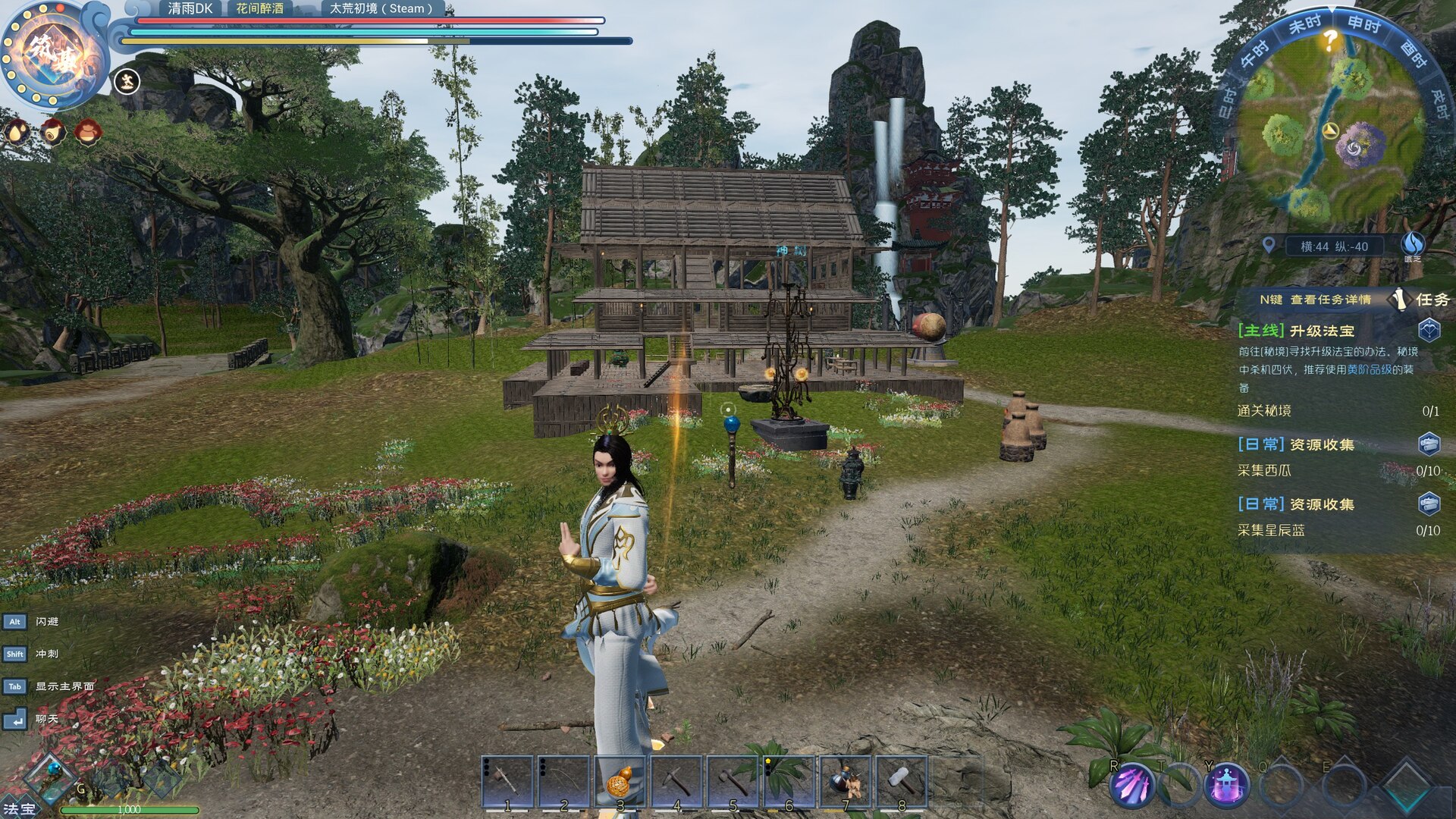Click the cube icon beside 升级法宝
The width and height of the screenshot is (1456, 819).
coord(1429,331)
